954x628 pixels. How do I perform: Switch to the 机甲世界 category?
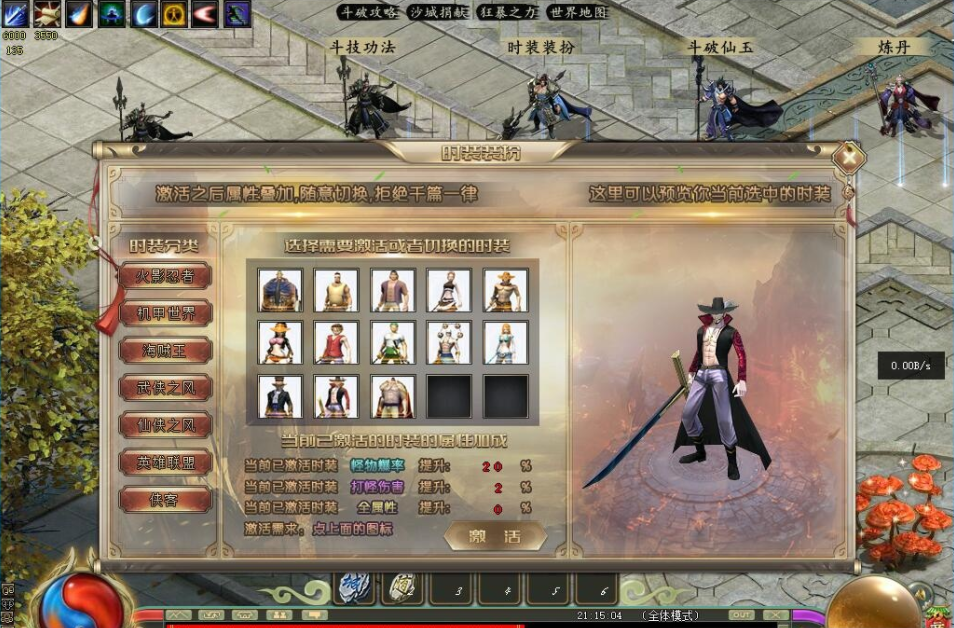click(x=165, y=313)
